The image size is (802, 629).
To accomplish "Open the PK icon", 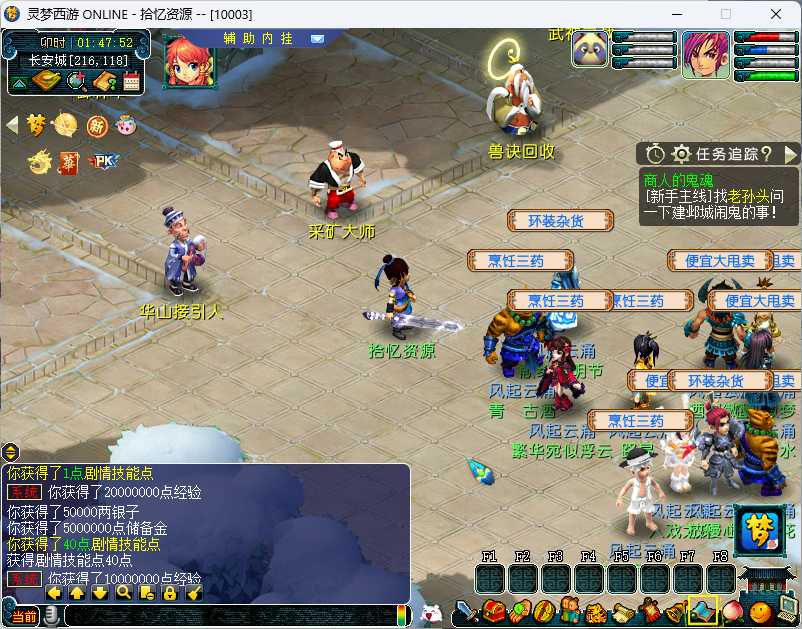I will coord(101,160).
